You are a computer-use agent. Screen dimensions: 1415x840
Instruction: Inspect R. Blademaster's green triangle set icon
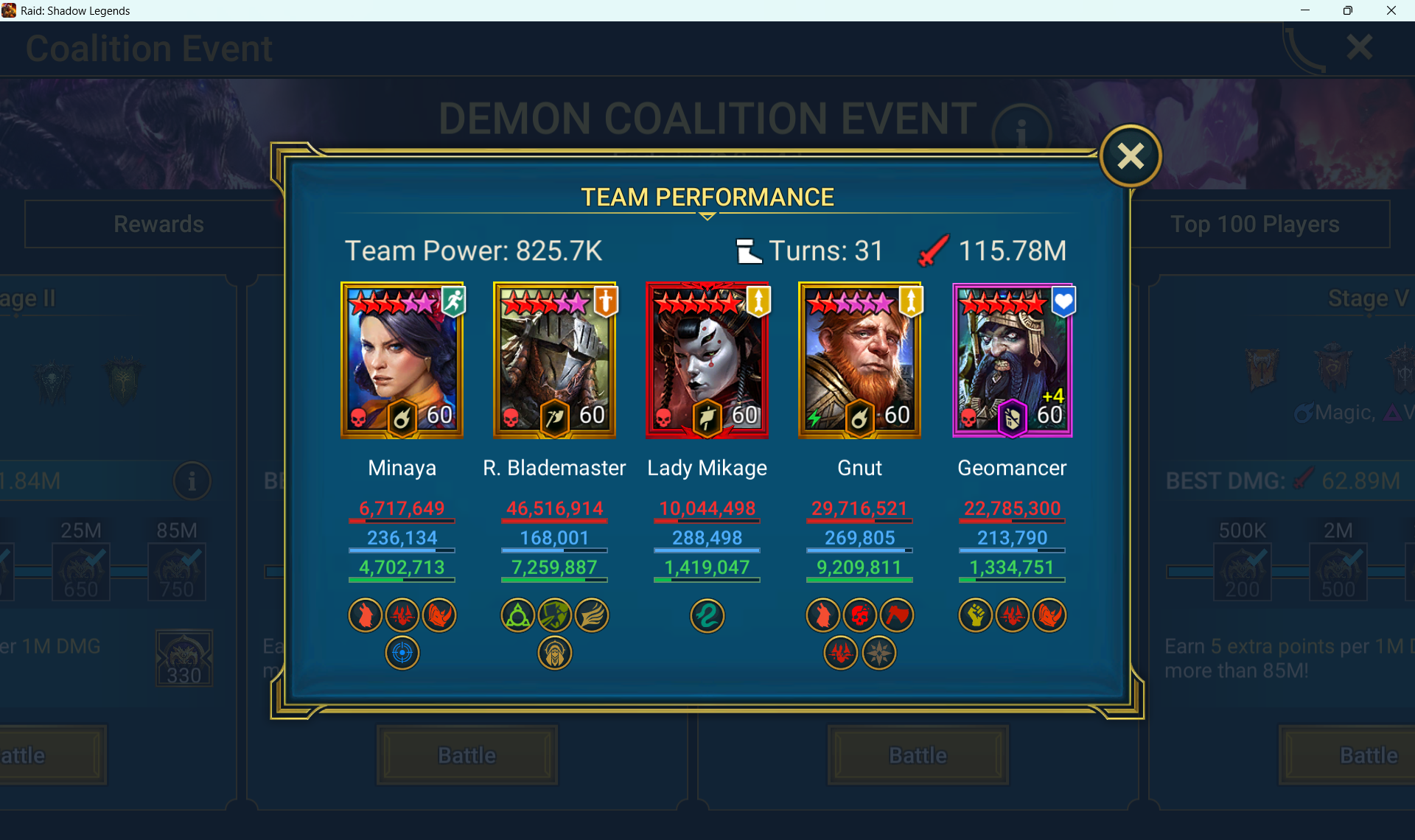coord(518,616)
